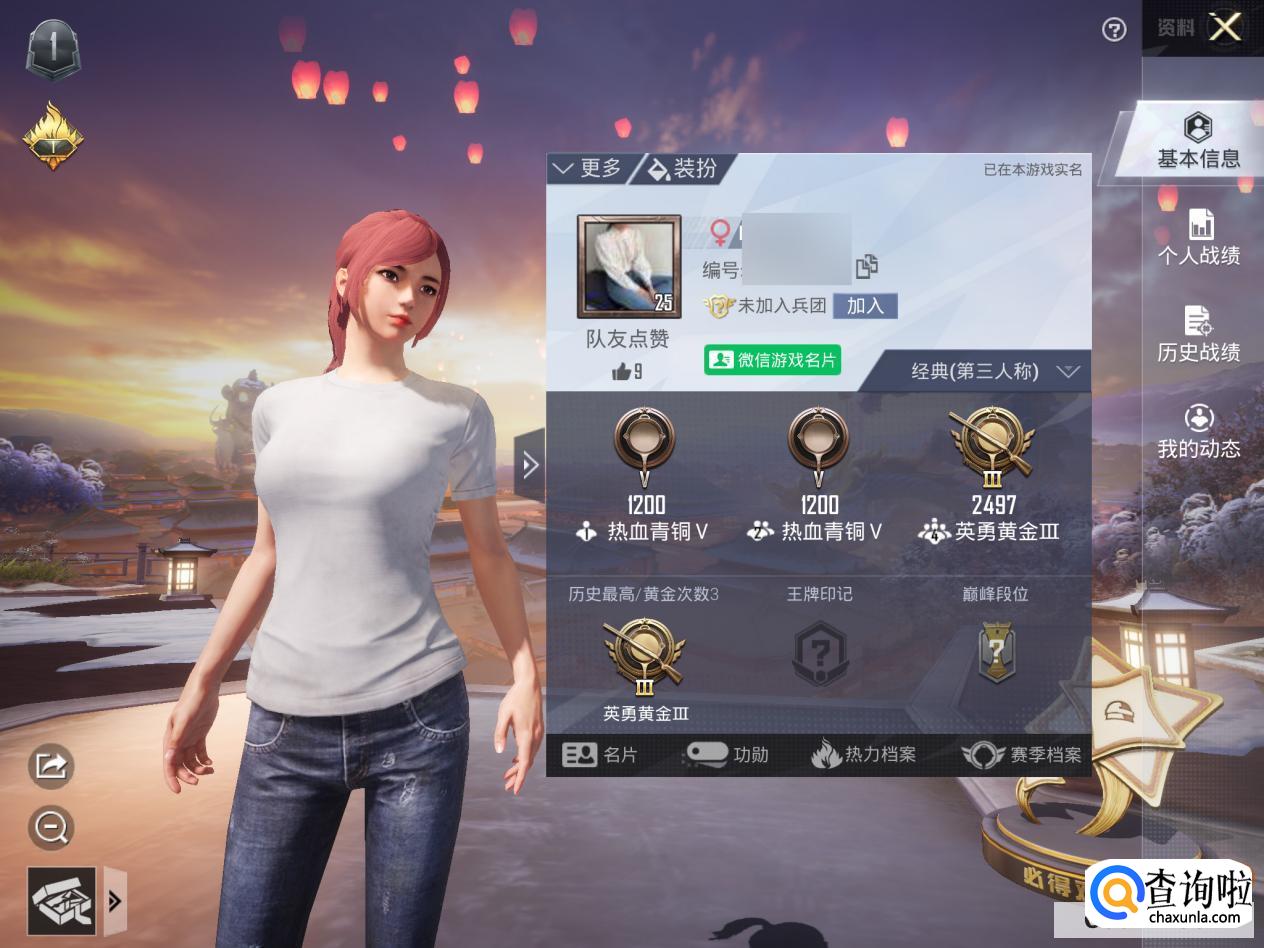
Task: Collapse the profile panel arrow
Action: [530, 464]
